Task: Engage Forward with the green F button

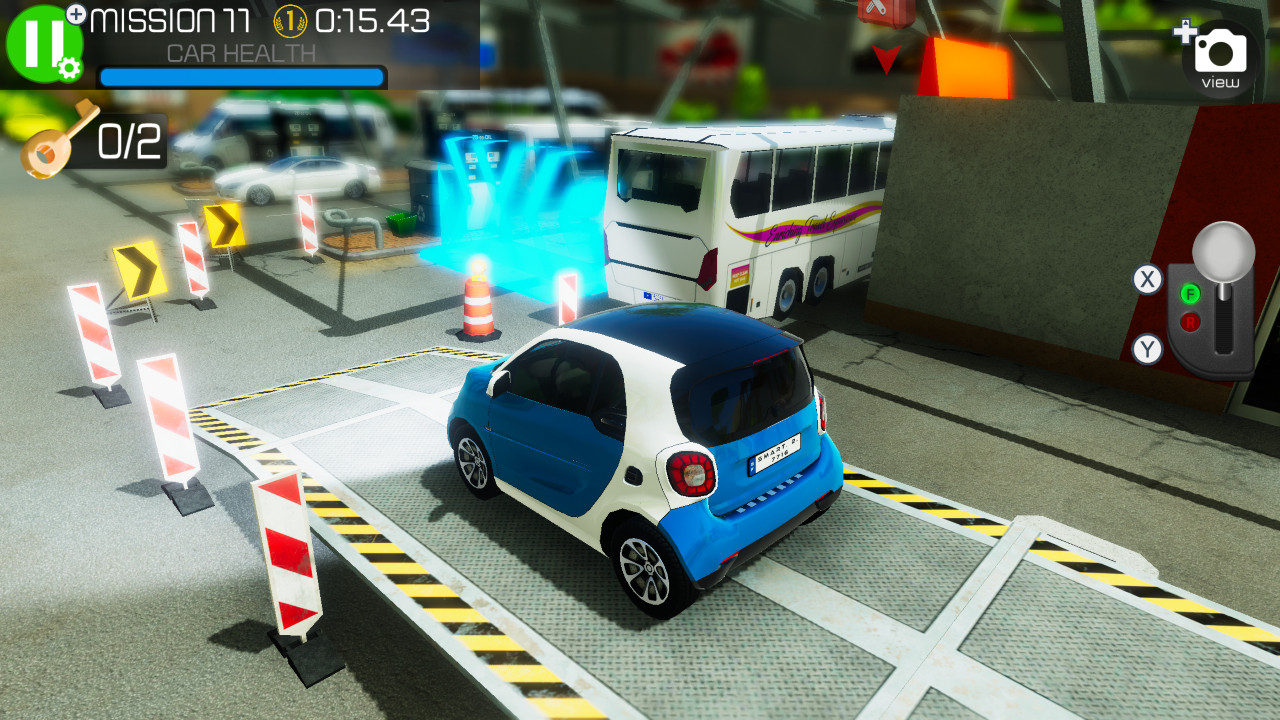Action: (x=1190, y=294)
